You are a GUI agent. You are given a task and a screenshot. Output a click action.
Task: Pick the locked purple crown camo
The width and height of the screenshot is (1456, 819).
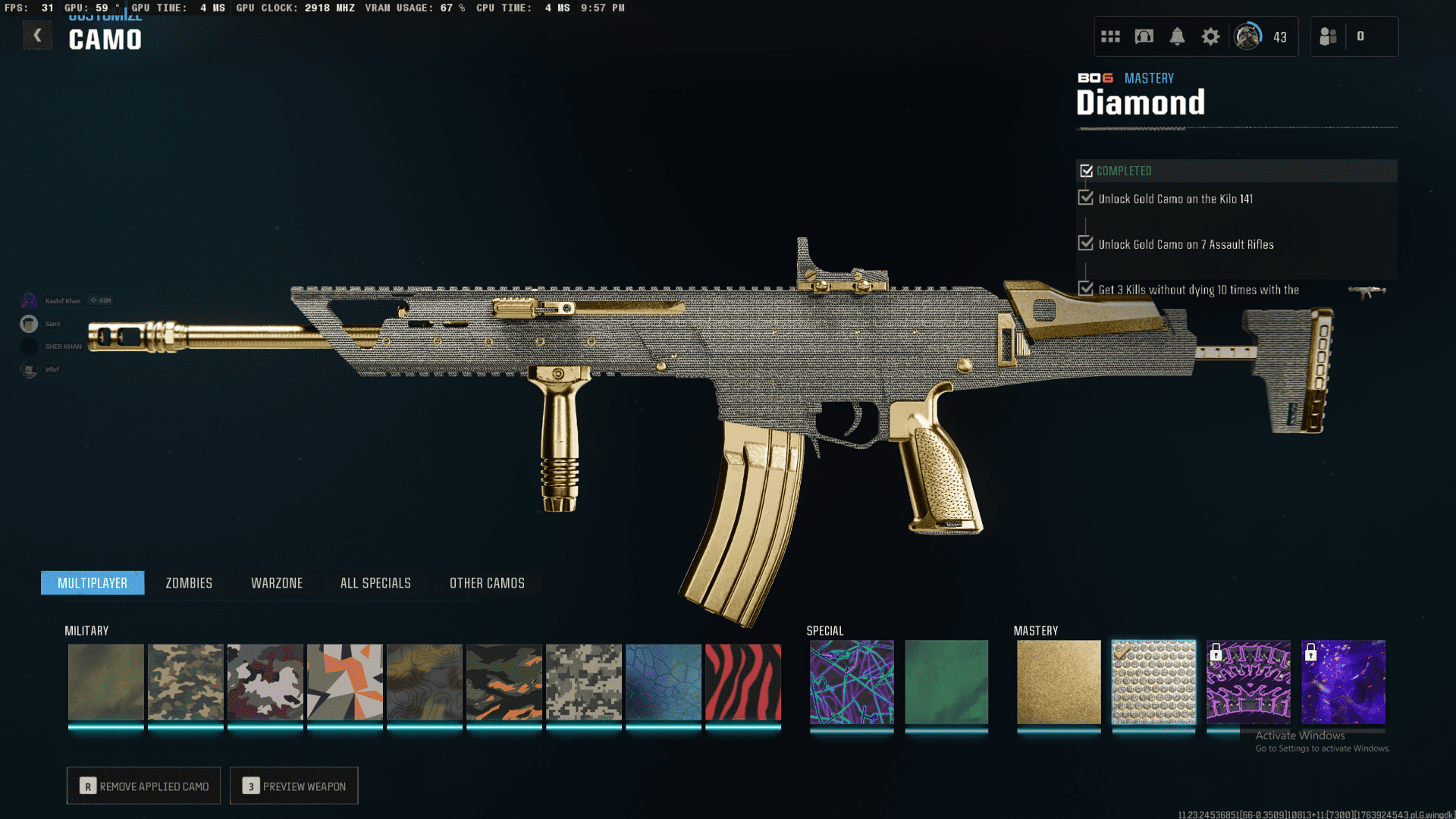coord(1248,682)
